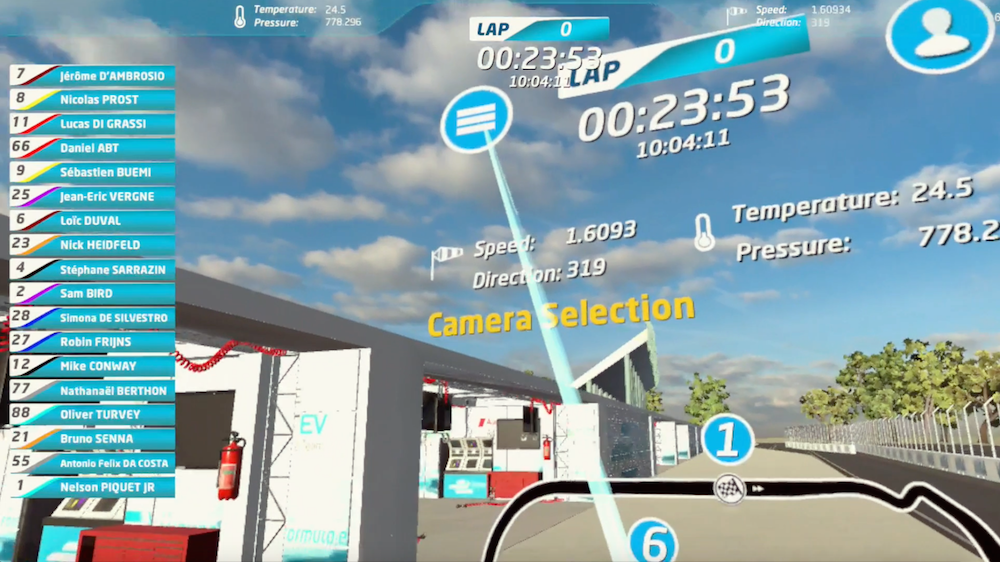Select driver Jérôme D'Ambrosio from list
The height and width of the screenshot is (562, 1000).
[x=92, y=75]
